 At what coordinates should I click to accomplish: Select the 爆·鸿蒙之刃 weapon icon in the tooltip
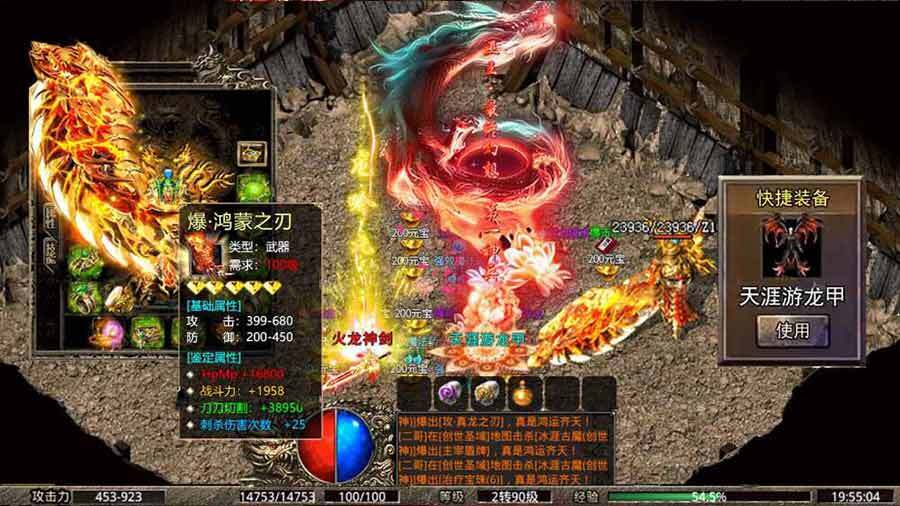(201, 254)
